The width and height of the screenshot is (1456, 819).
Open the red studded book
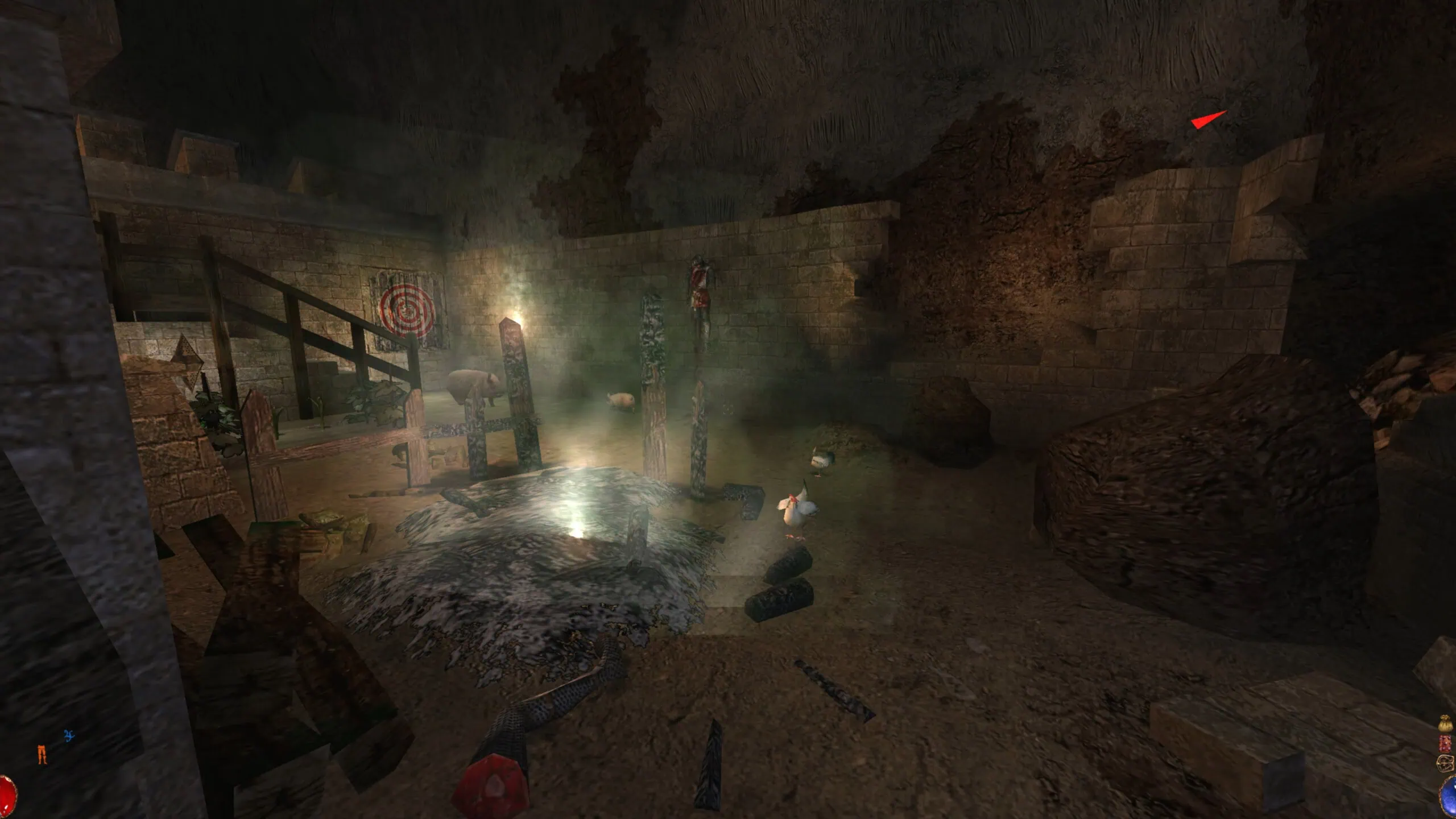tap(1446, 743)
